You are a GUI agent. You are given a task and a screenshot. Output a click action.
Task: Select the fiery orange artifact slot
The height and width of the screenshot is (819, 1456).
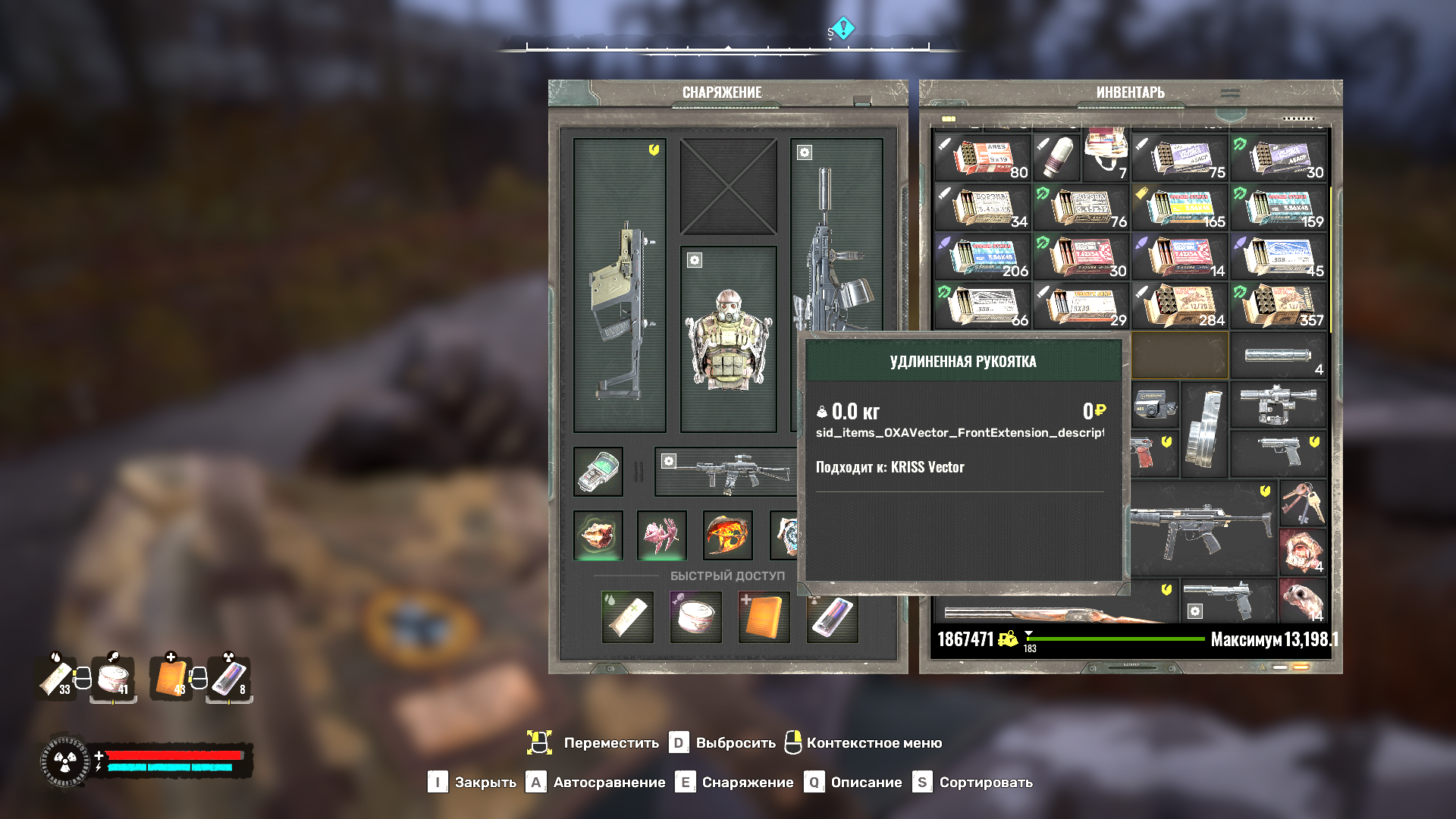727,535
